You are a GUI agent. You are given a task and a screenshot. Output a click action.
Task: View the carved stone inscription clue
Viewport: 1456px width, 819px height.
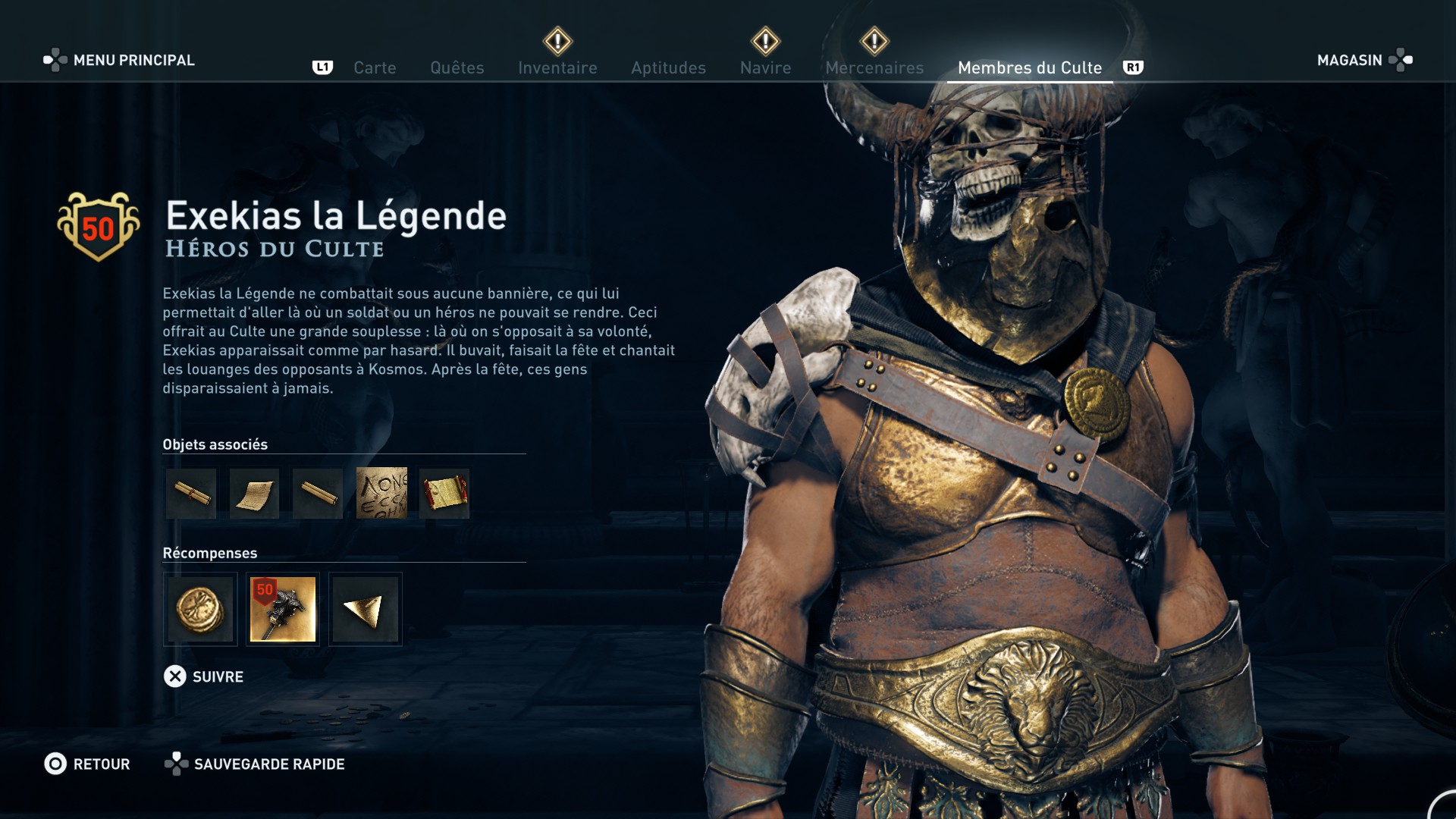point(381,494)
